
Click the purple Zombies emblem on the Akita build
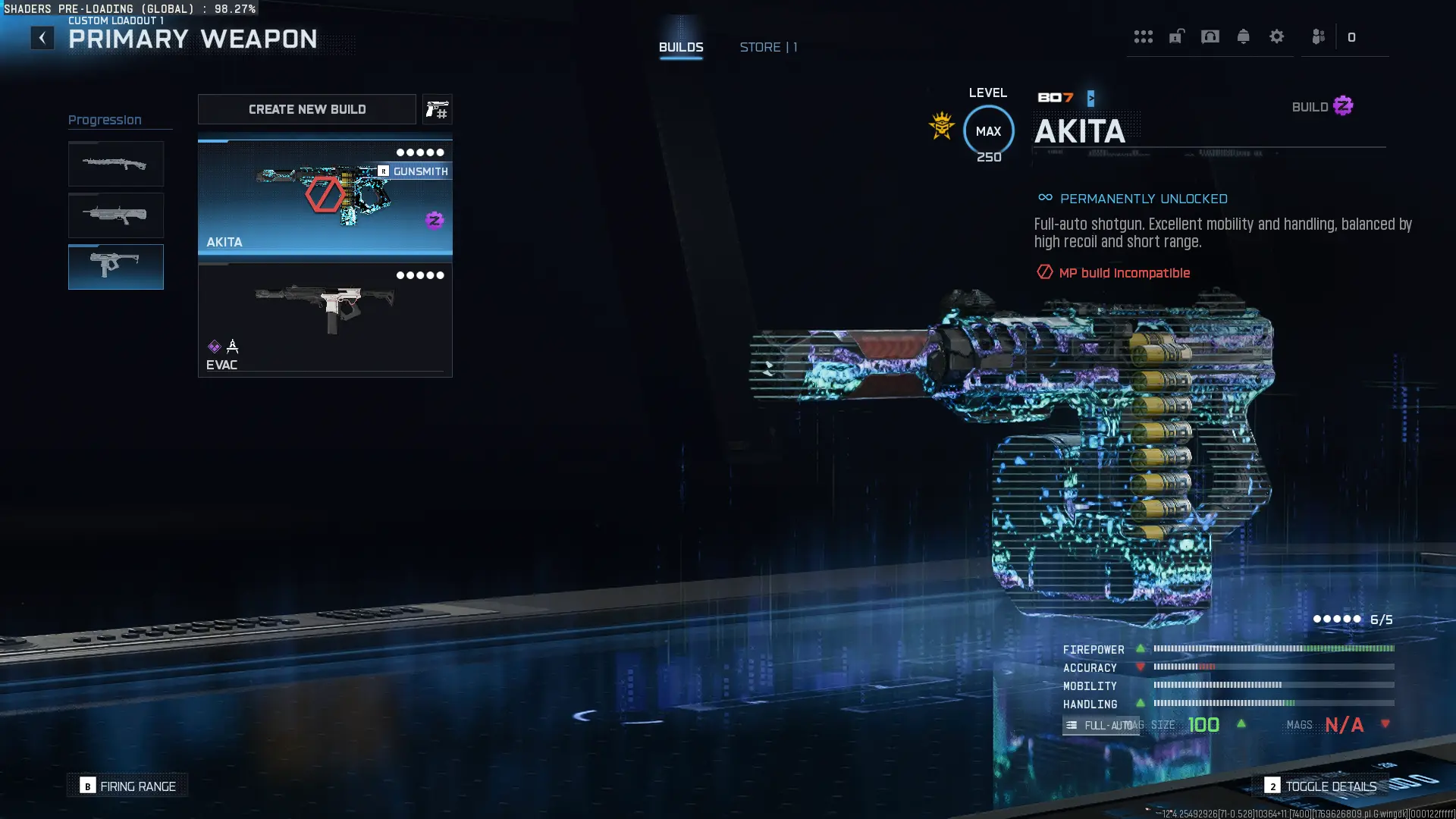pos(435,221)
